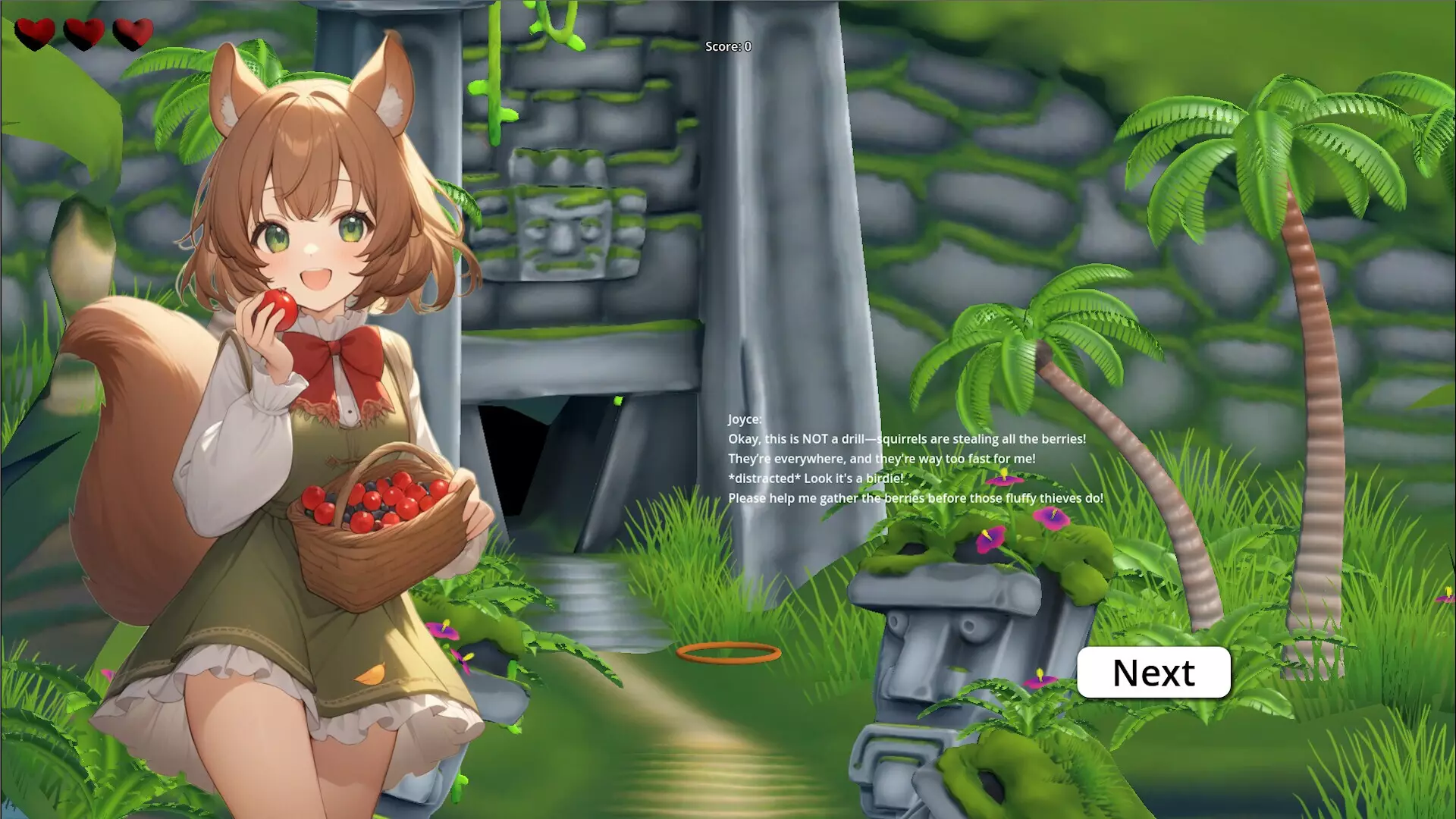Click the orange hoop on the ground

click(728, 652)
